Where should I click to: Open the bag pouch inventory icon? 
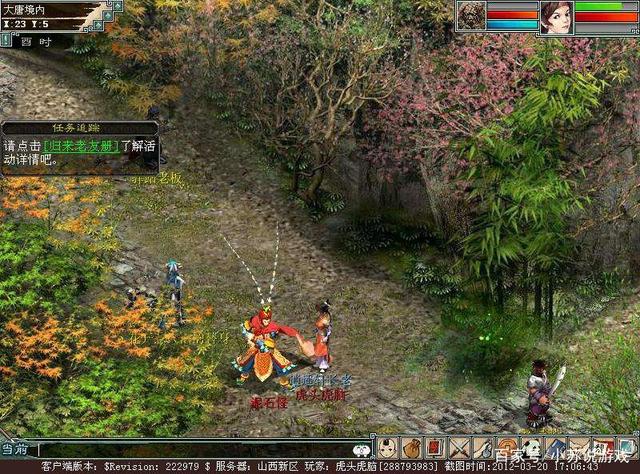(x=411, y=447)
